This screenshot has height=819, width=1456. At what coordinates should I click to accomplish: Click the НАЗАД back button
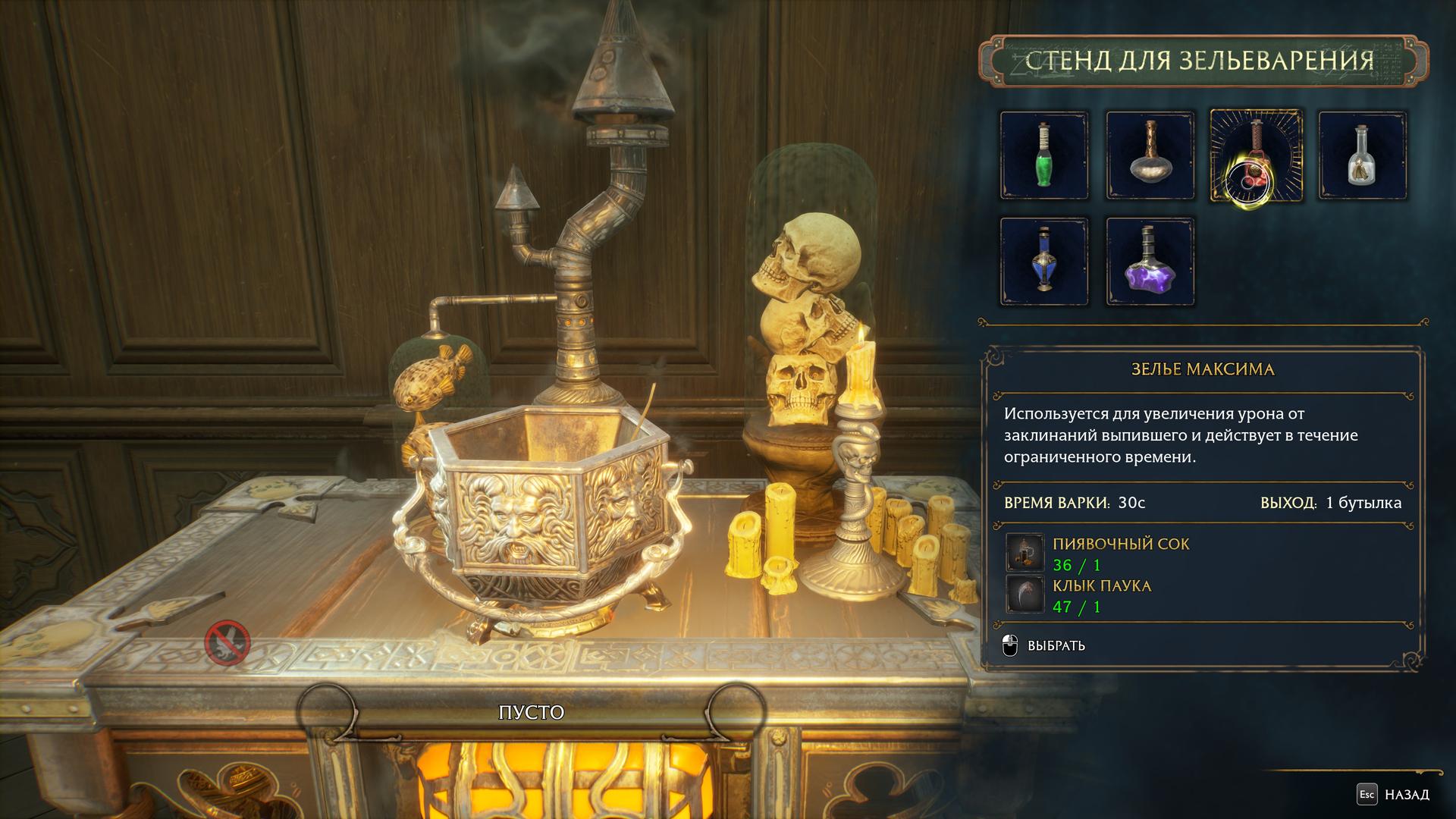pos(1394,795)
